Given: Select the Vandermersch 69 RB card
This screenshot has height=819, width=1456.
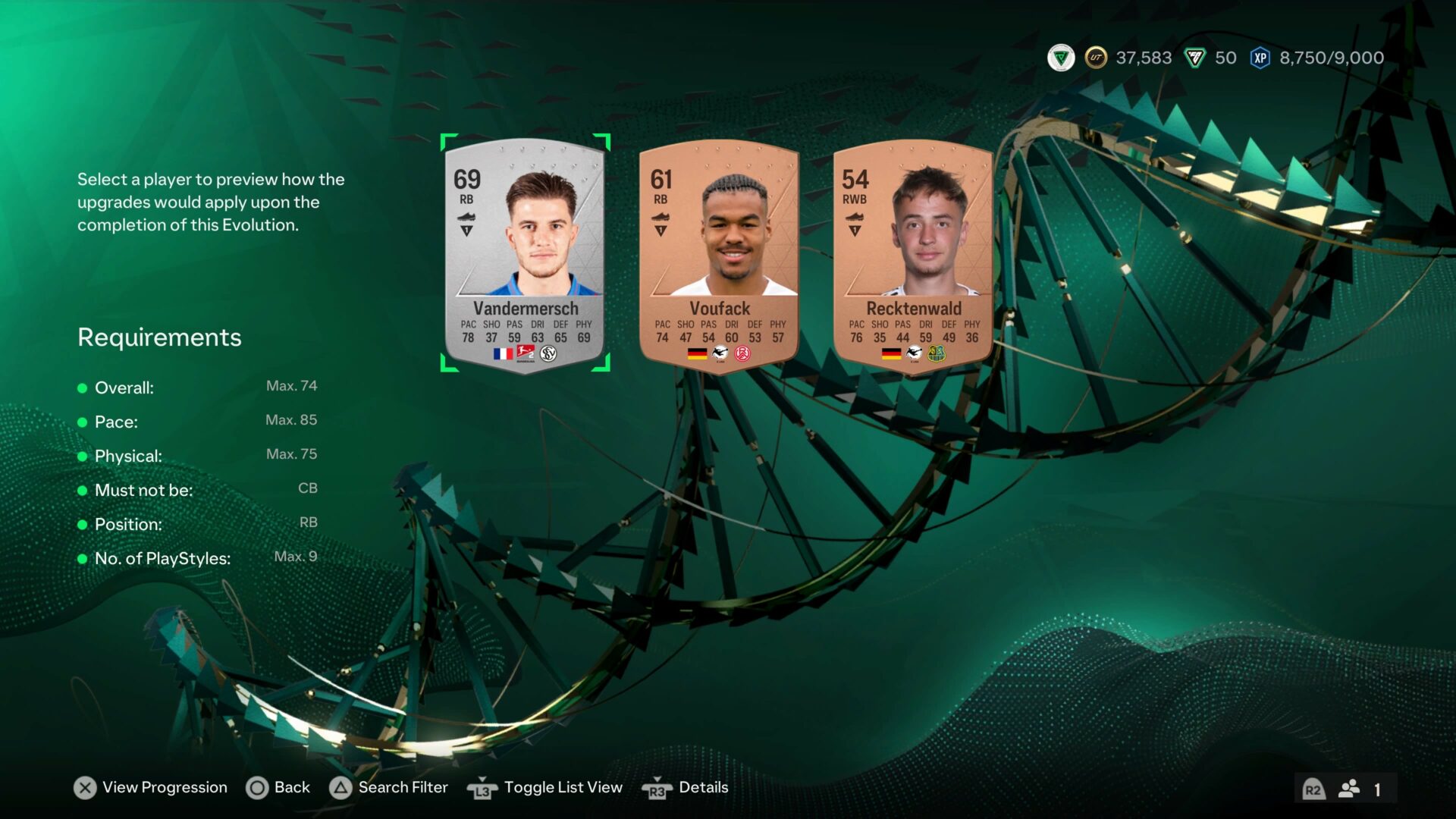Looking at the screenshot, I should click(x=525, y=253).
